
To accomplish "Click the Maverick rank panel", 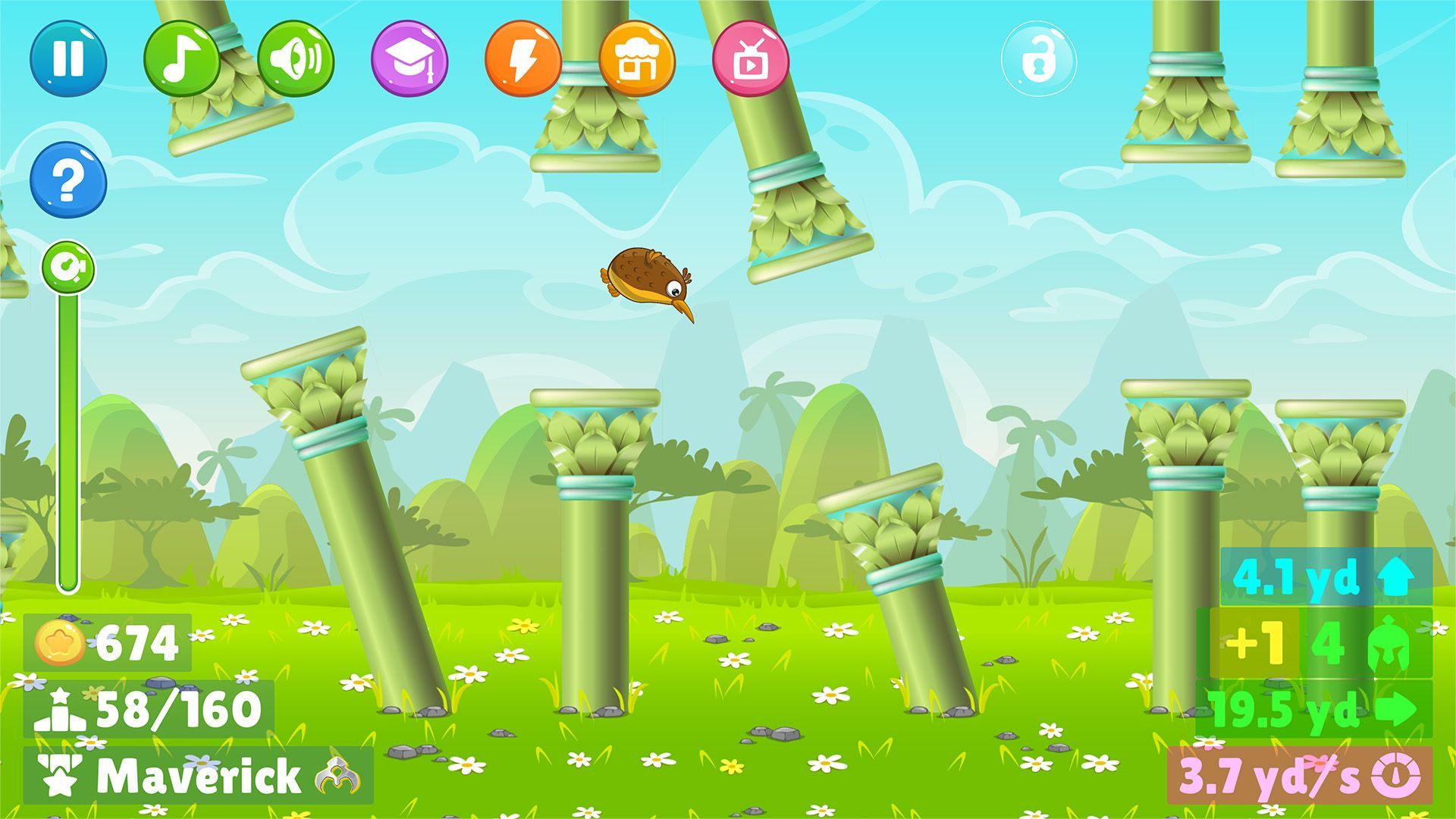I will [x=198, y=775].
